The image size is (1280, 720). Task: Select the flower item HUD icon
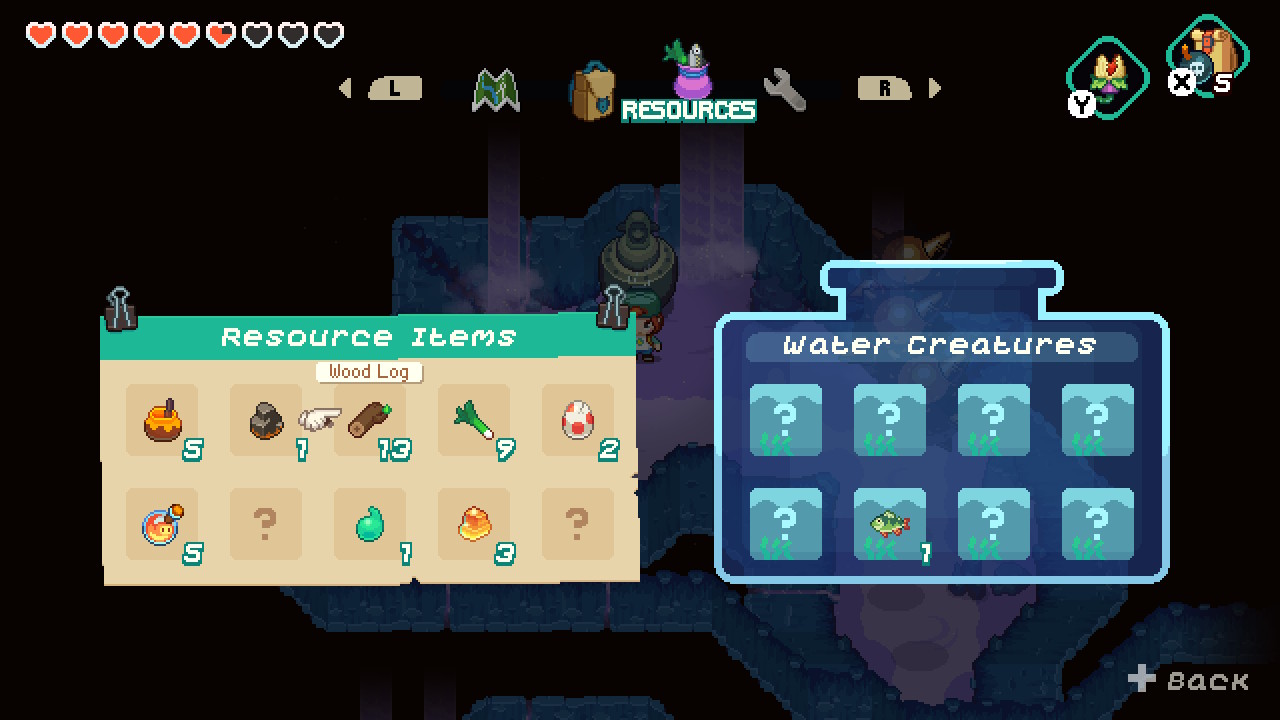(1107, 76)
